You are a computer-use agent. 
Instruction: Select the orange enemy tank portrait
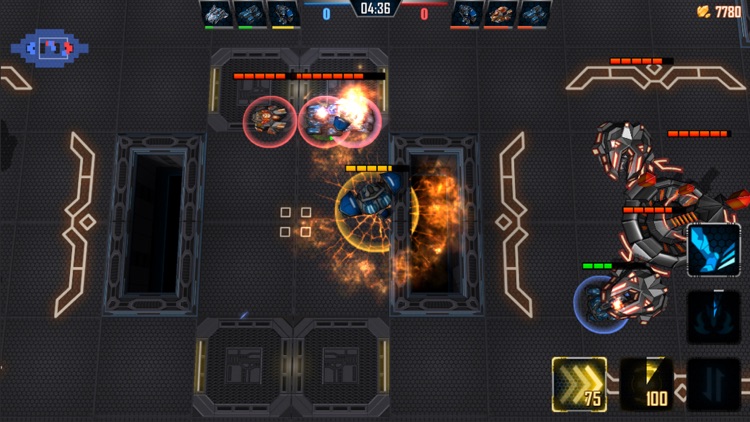498,13
